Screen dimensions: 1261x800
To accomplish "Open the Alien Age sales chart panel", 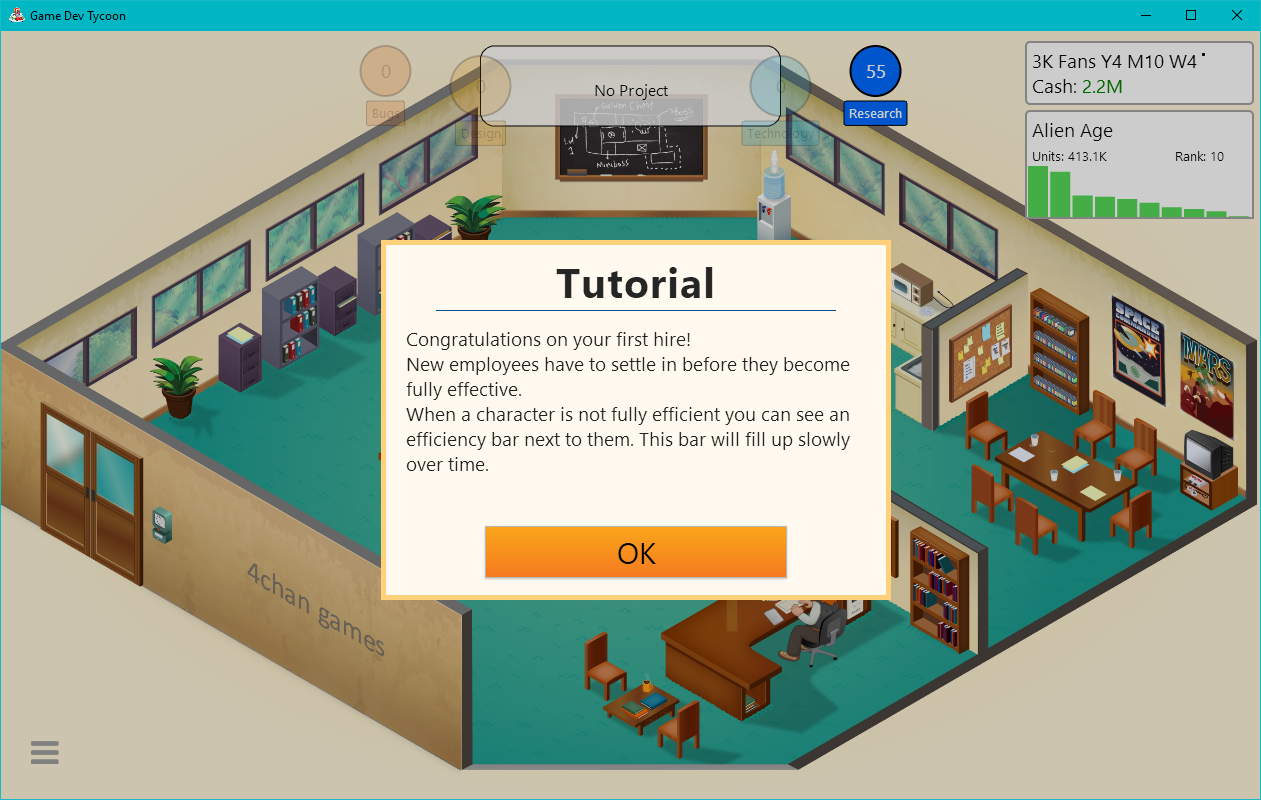I will 1139,165.
